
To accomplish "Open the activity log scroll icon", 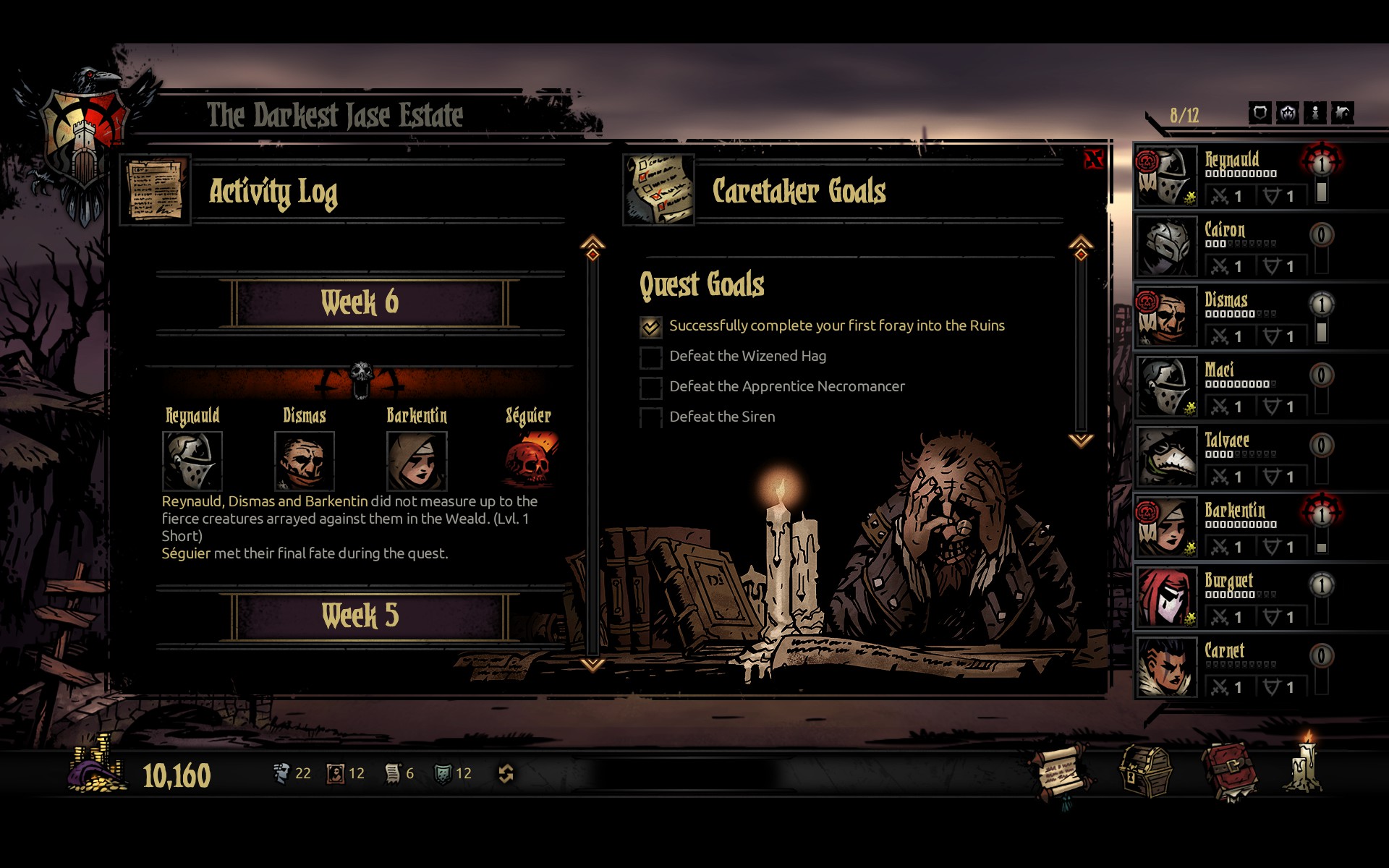I will 1061,774.
